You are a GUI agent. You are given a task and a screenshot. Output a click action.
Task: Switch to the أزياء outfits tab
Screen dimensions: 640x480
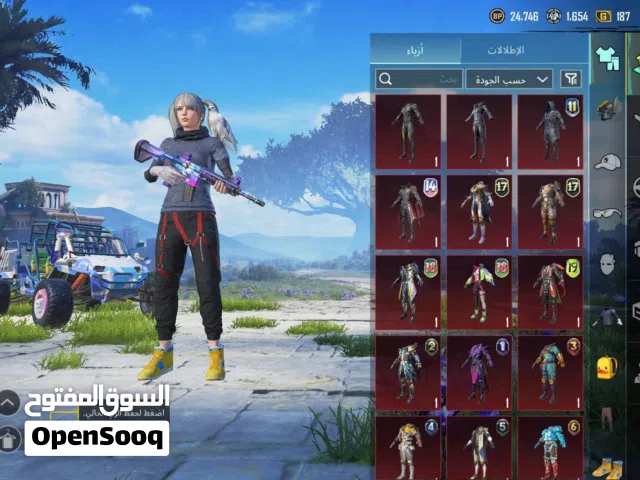416,50
